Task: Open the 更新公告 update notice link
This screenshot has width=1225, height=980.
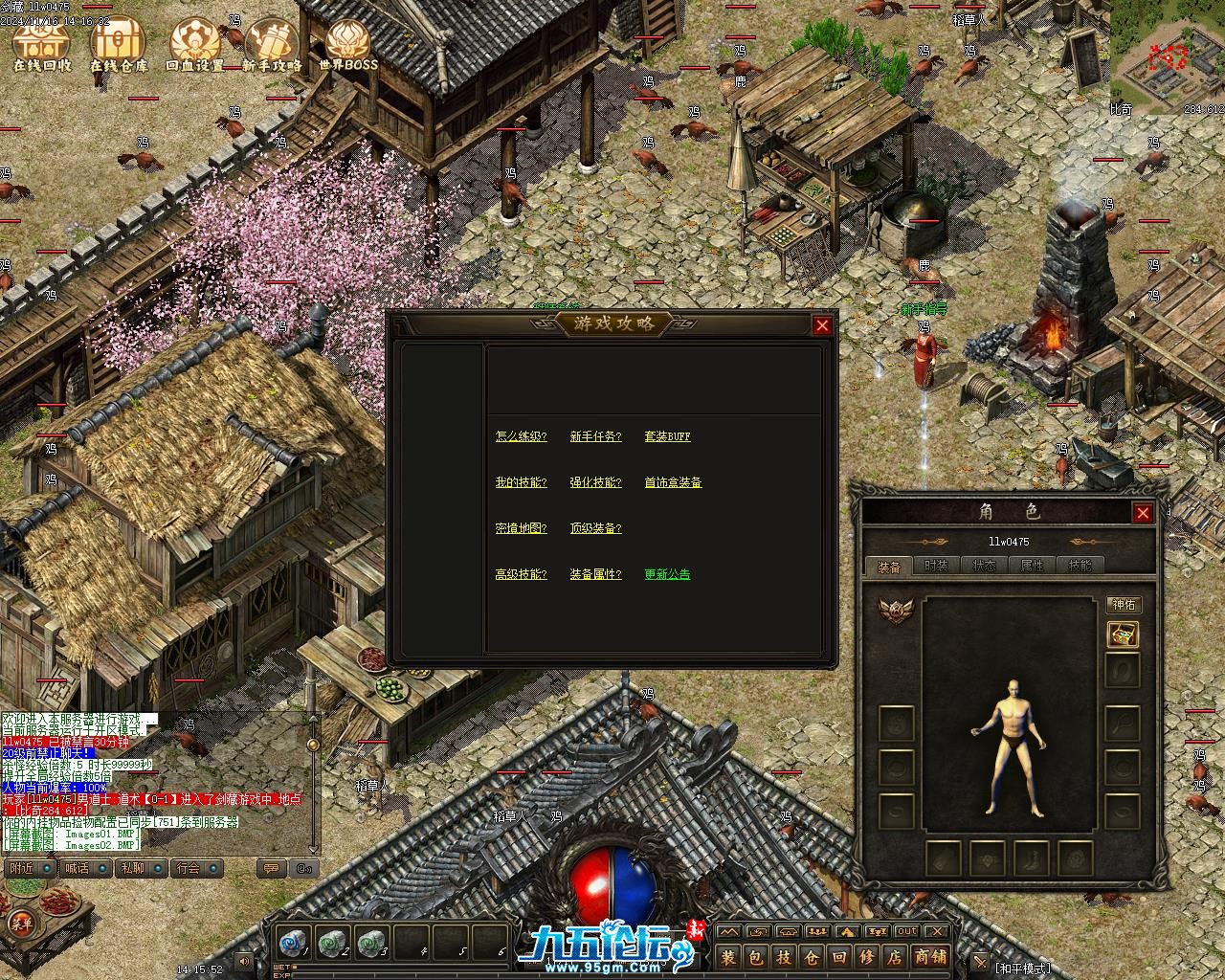Action: pos(667,574)
